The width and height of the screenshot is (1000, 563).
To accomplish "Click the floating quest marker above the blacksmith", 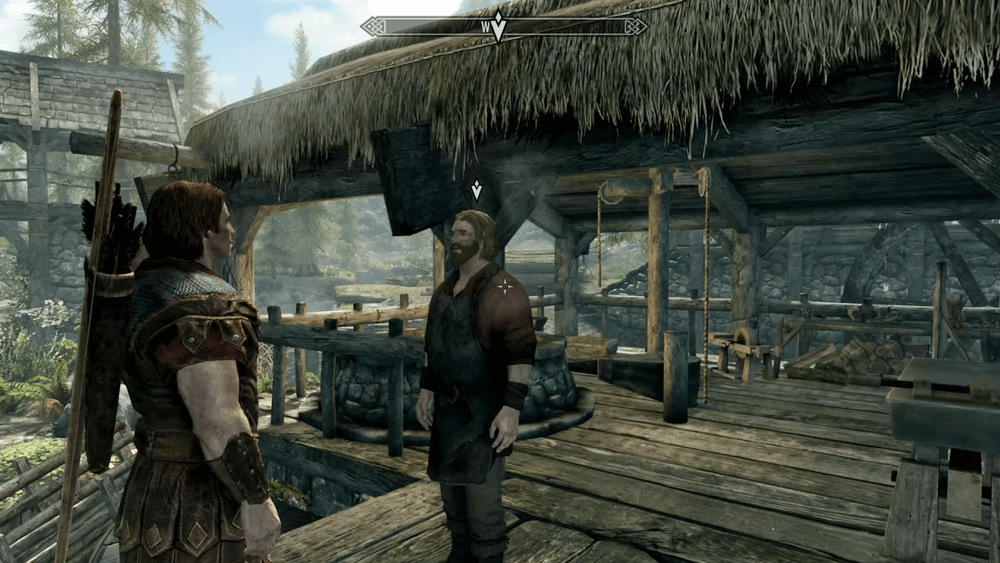I will point(476,189).
